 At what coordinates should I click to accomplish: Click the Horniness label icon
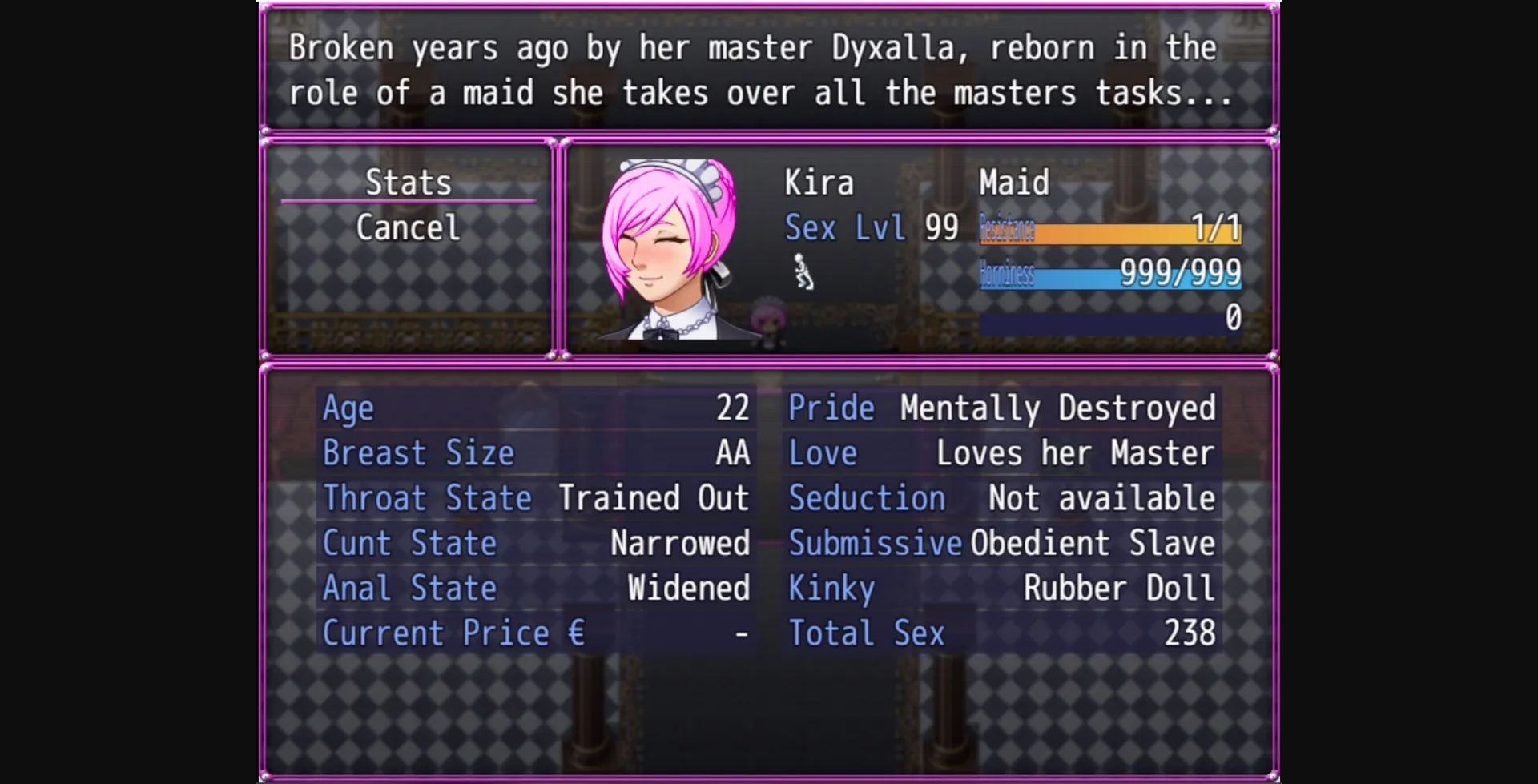click(1007, 275)
